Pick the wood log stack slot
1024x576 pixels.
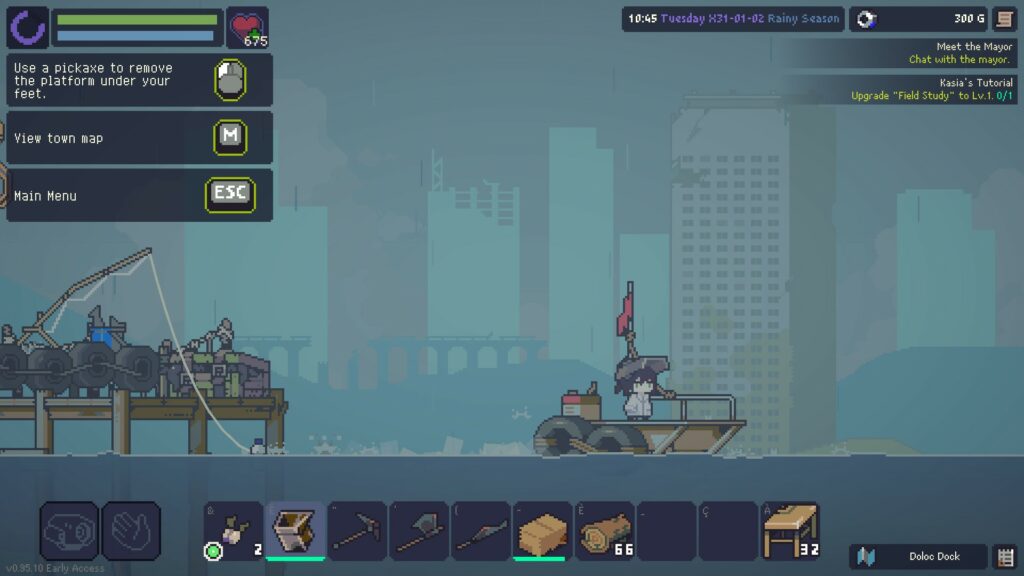point(605,530)
